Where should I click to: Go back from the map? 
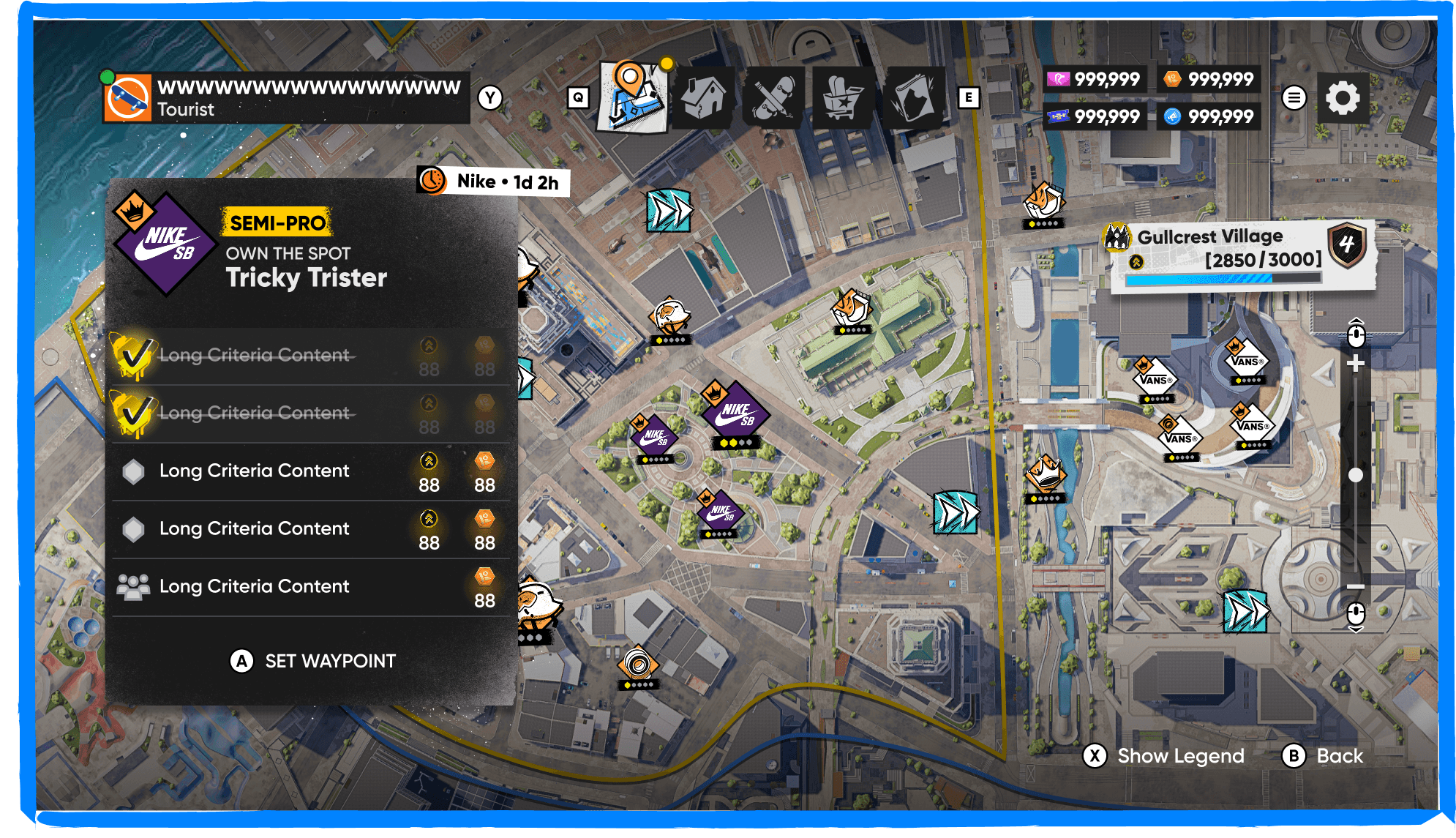click(1324, 756)
